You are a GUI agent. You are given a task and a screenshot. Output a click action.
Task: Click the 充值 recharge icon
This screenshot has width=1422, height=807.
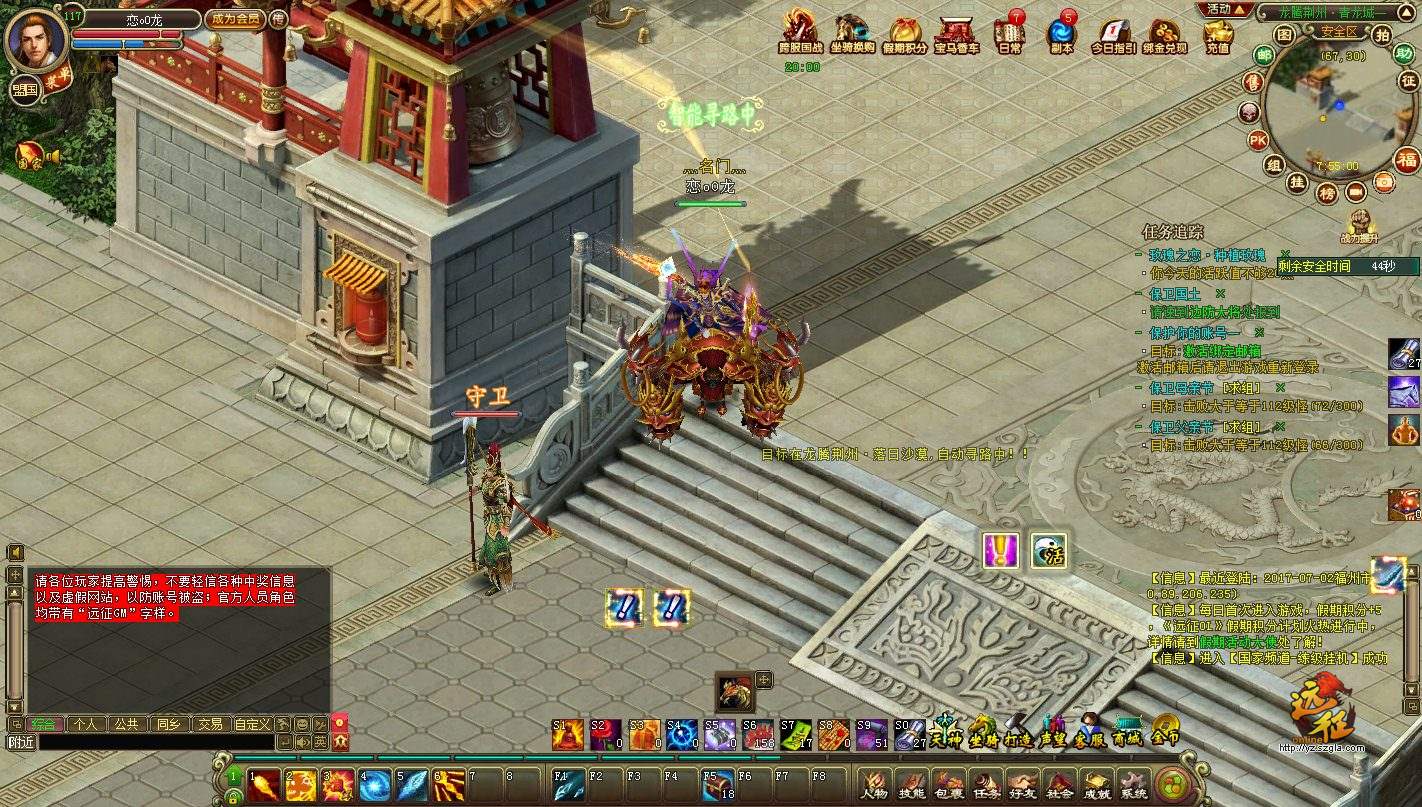point(1217,34)
